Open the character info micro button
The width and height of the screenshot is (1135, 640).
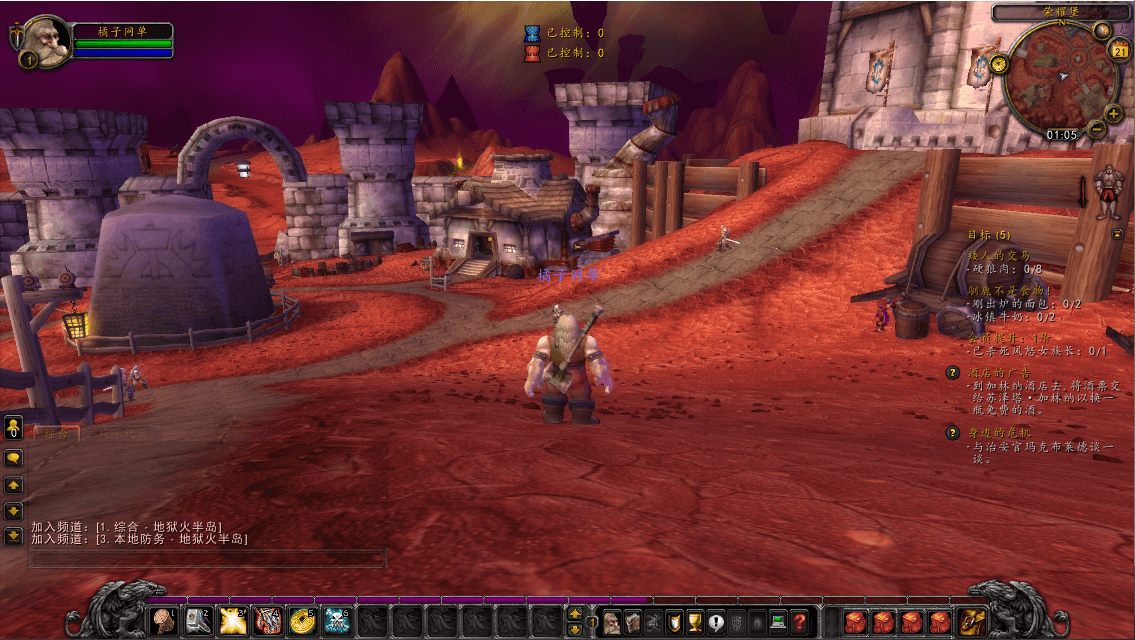point(611,622)
